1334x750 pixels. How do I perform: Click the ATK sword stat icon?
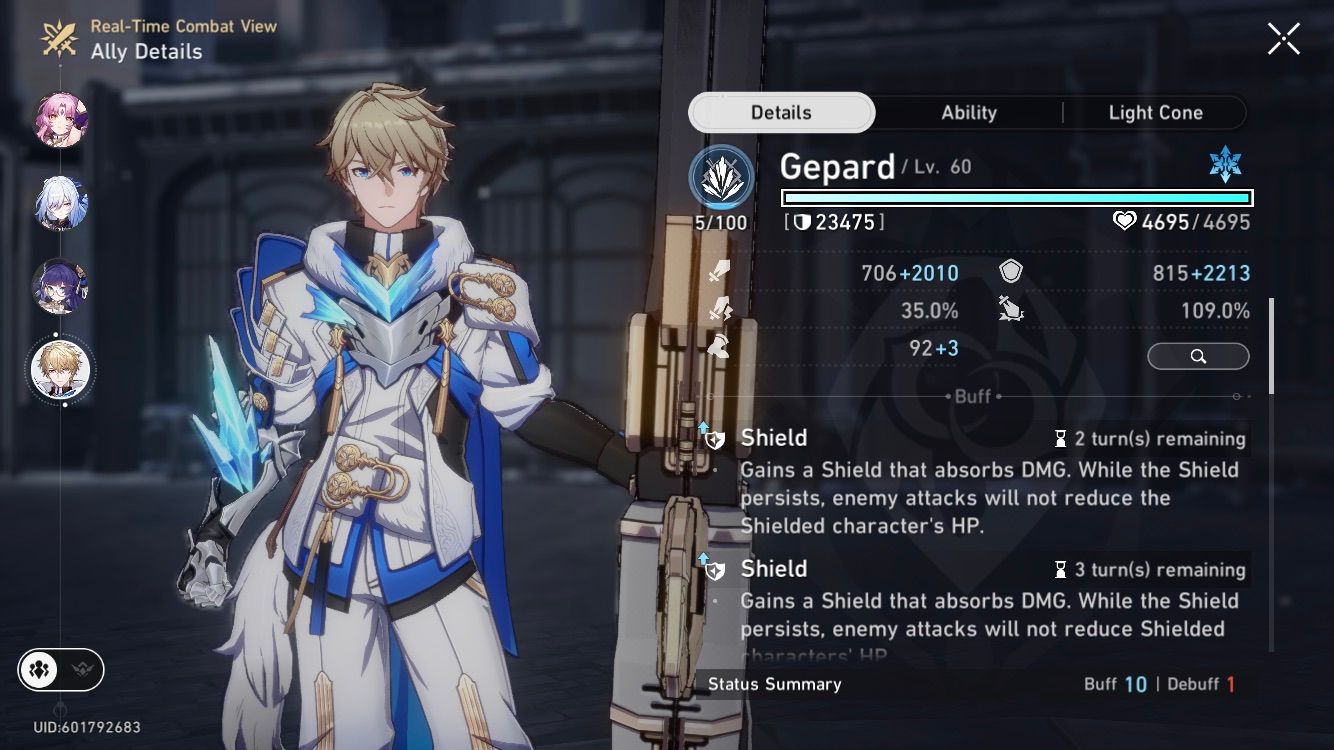pyautogui.click(x=718, y=271)
